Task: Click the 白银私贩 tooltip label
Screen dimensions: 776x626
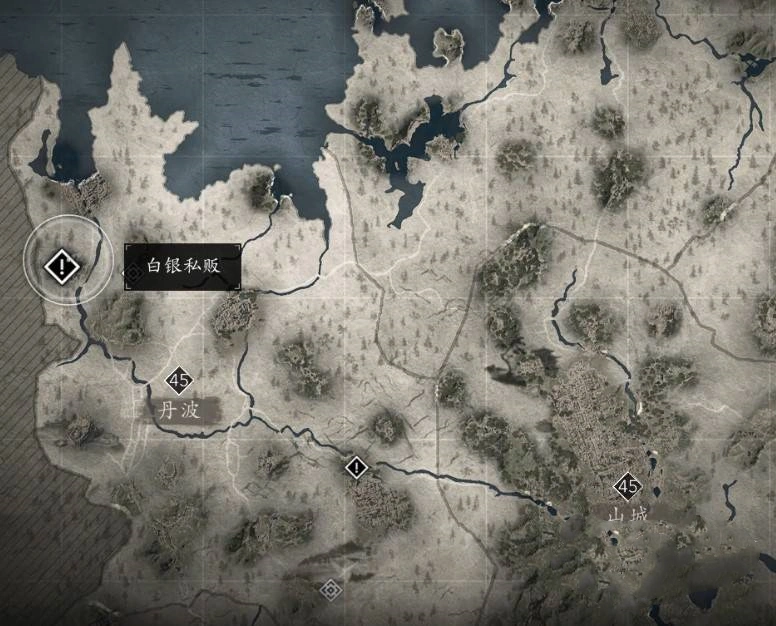Action: (x=182, y=268)
